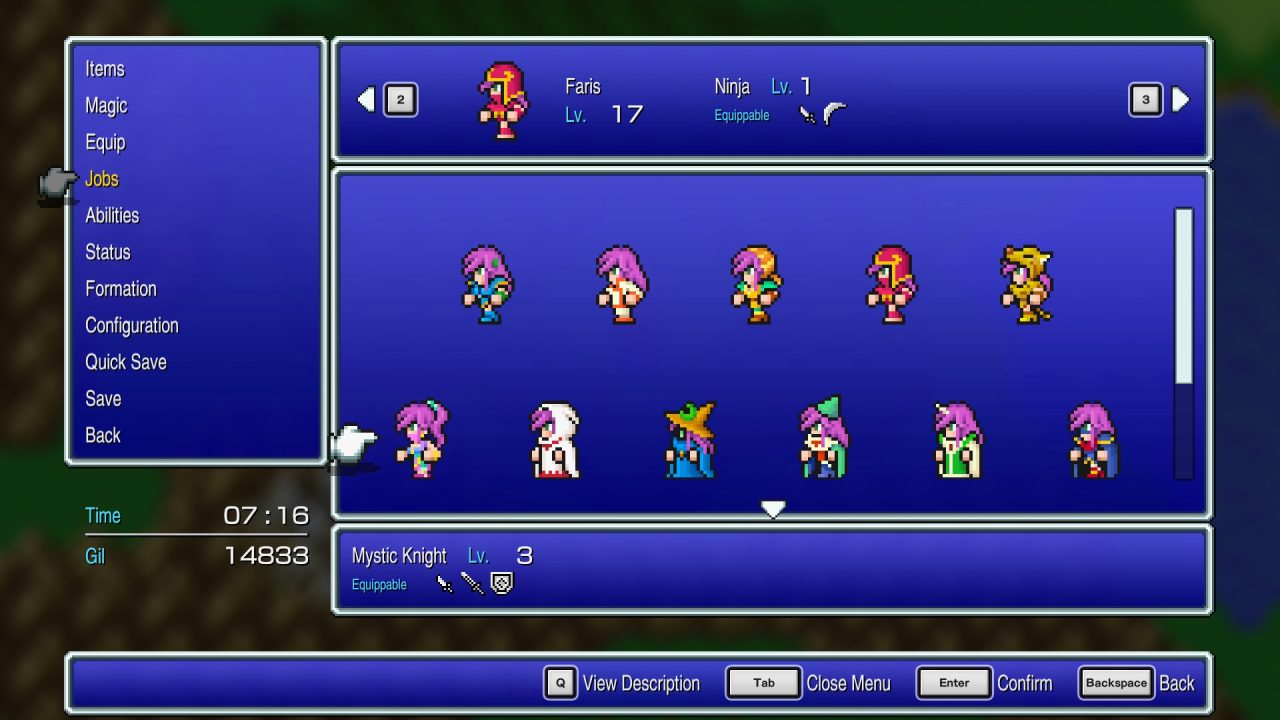Click the highlighted Mystic Knight job sprite
Viewport: 1280px width, 720px height.
(x=420, y=440)
